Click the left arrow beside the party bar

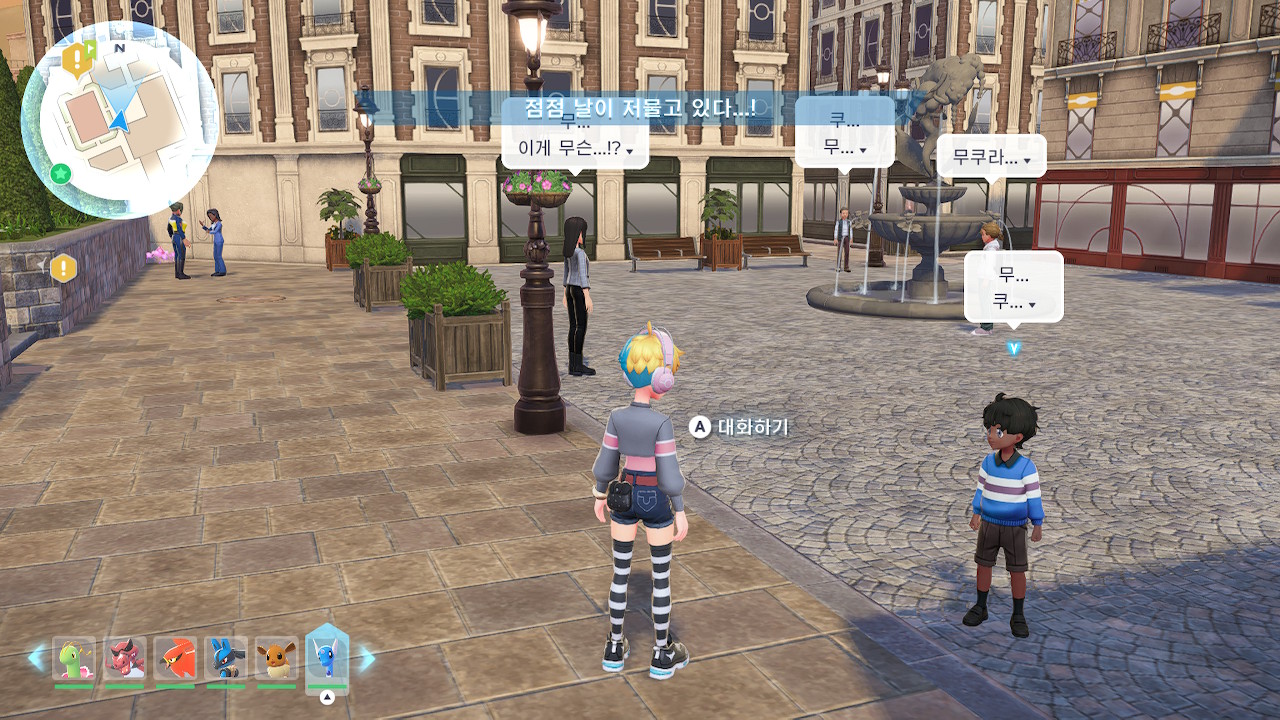point(37,657)
